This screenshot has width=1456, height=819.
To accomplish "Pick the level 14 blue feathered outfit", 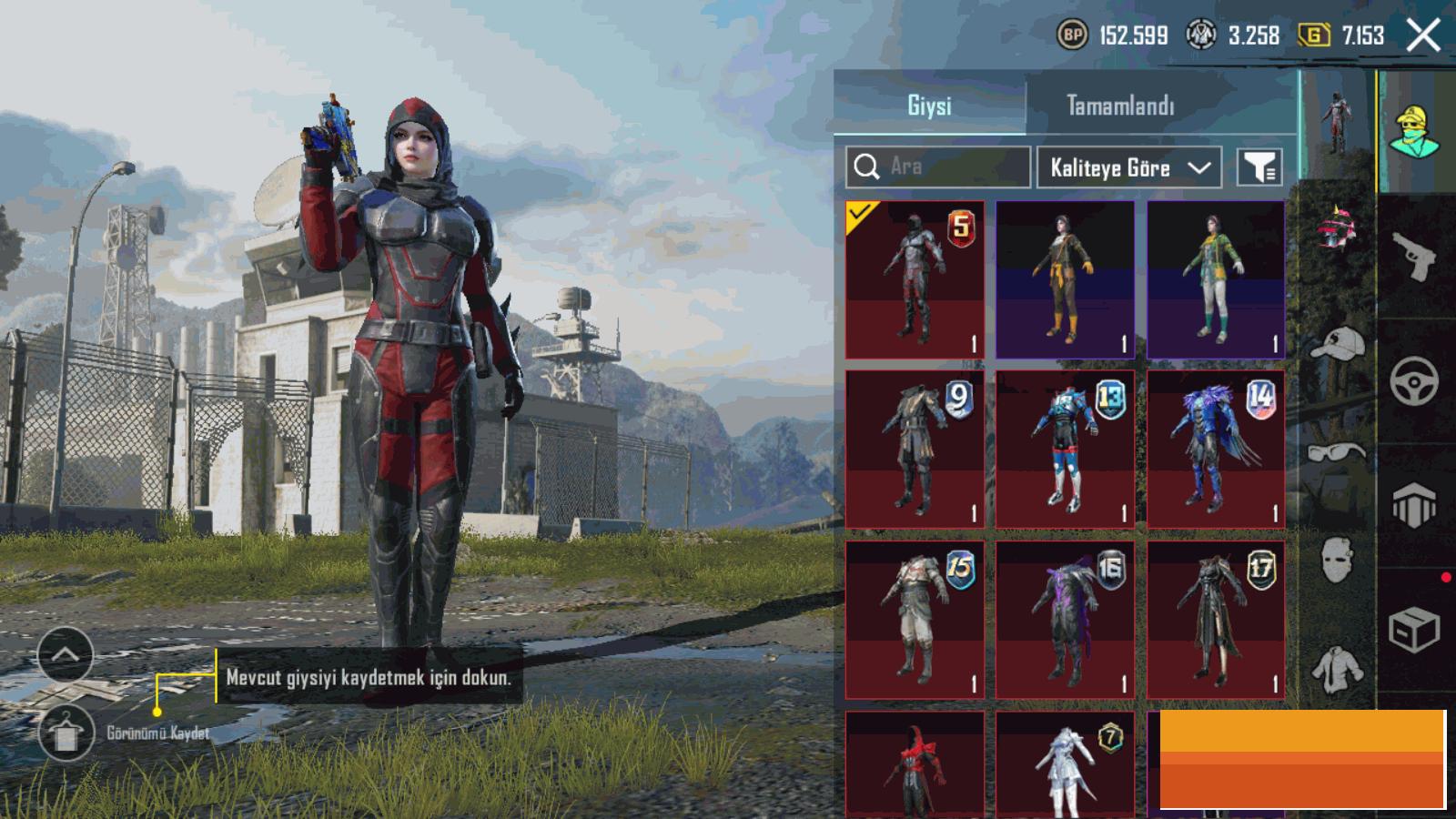I will 1216,449.
